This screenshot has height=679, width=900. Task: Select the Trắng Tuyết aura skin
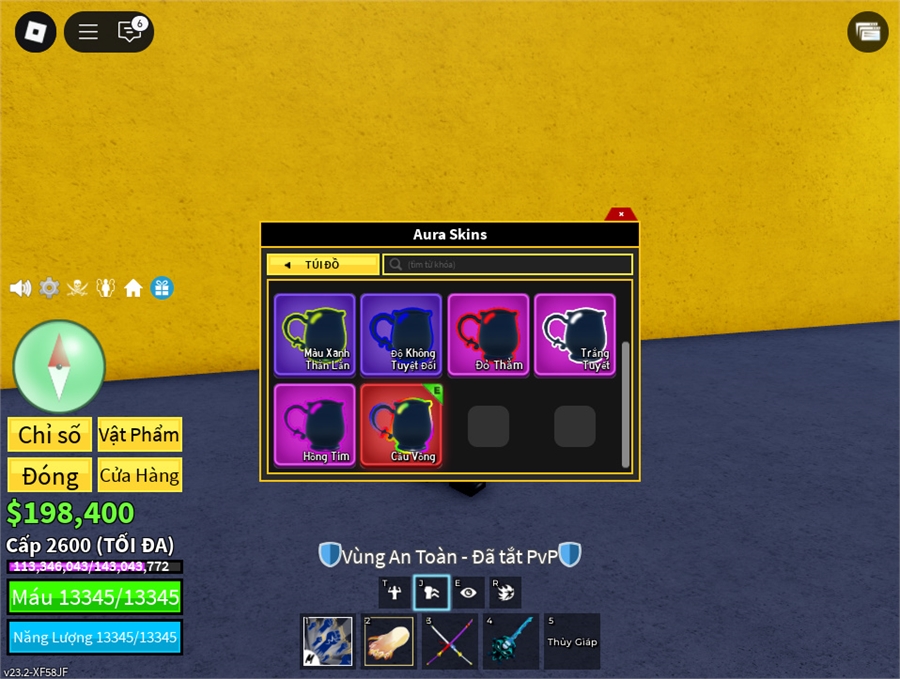click(574, 334)
